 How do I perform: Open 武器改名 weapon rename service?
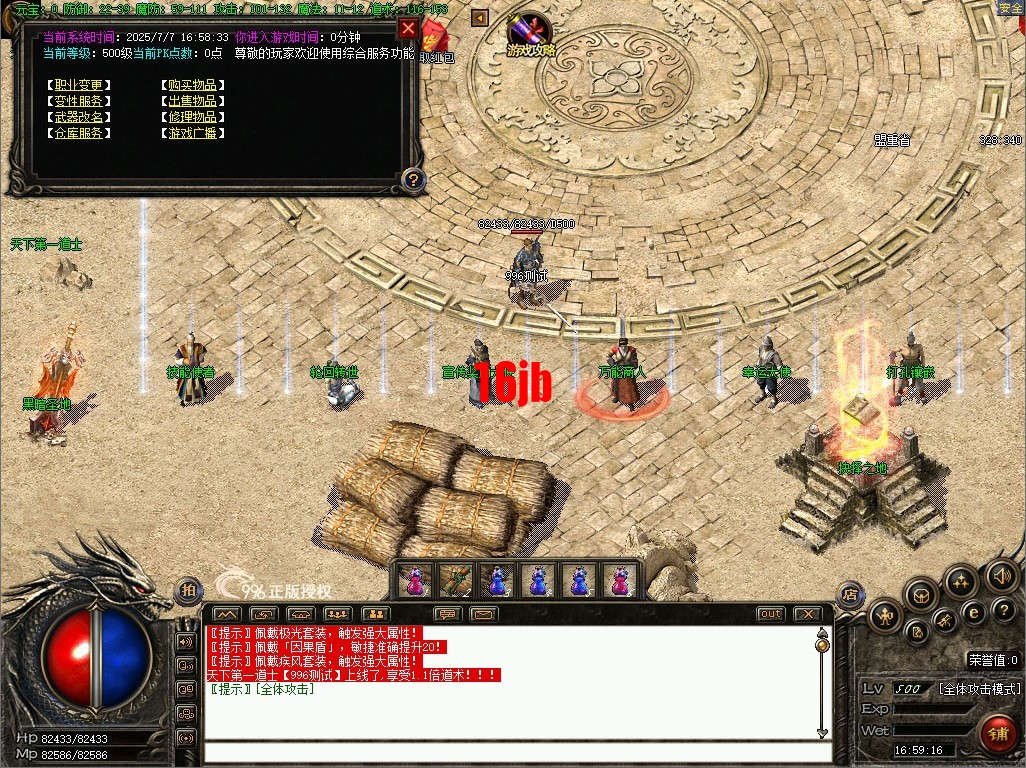(78, 117)
